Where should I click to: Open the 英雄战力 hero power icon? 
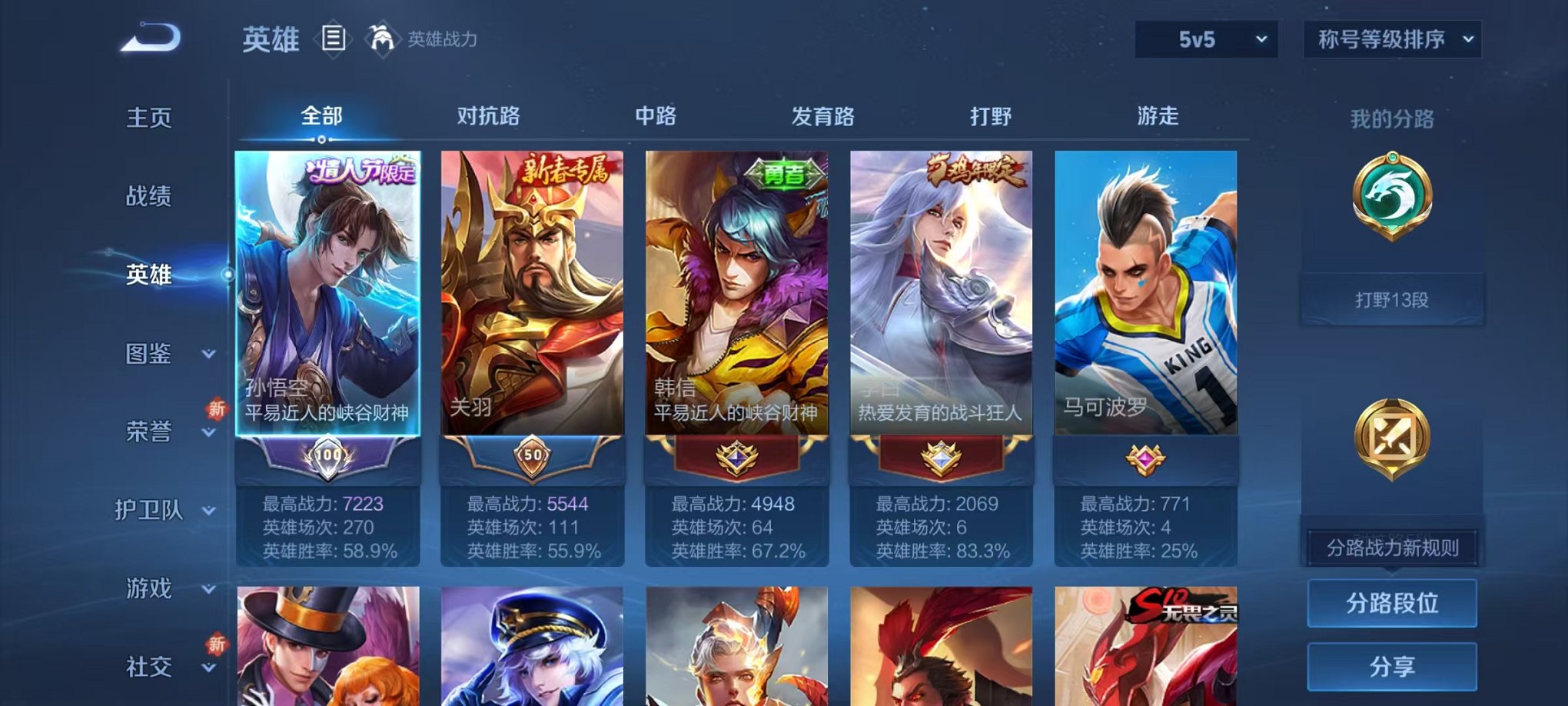[x=381, y=39]
